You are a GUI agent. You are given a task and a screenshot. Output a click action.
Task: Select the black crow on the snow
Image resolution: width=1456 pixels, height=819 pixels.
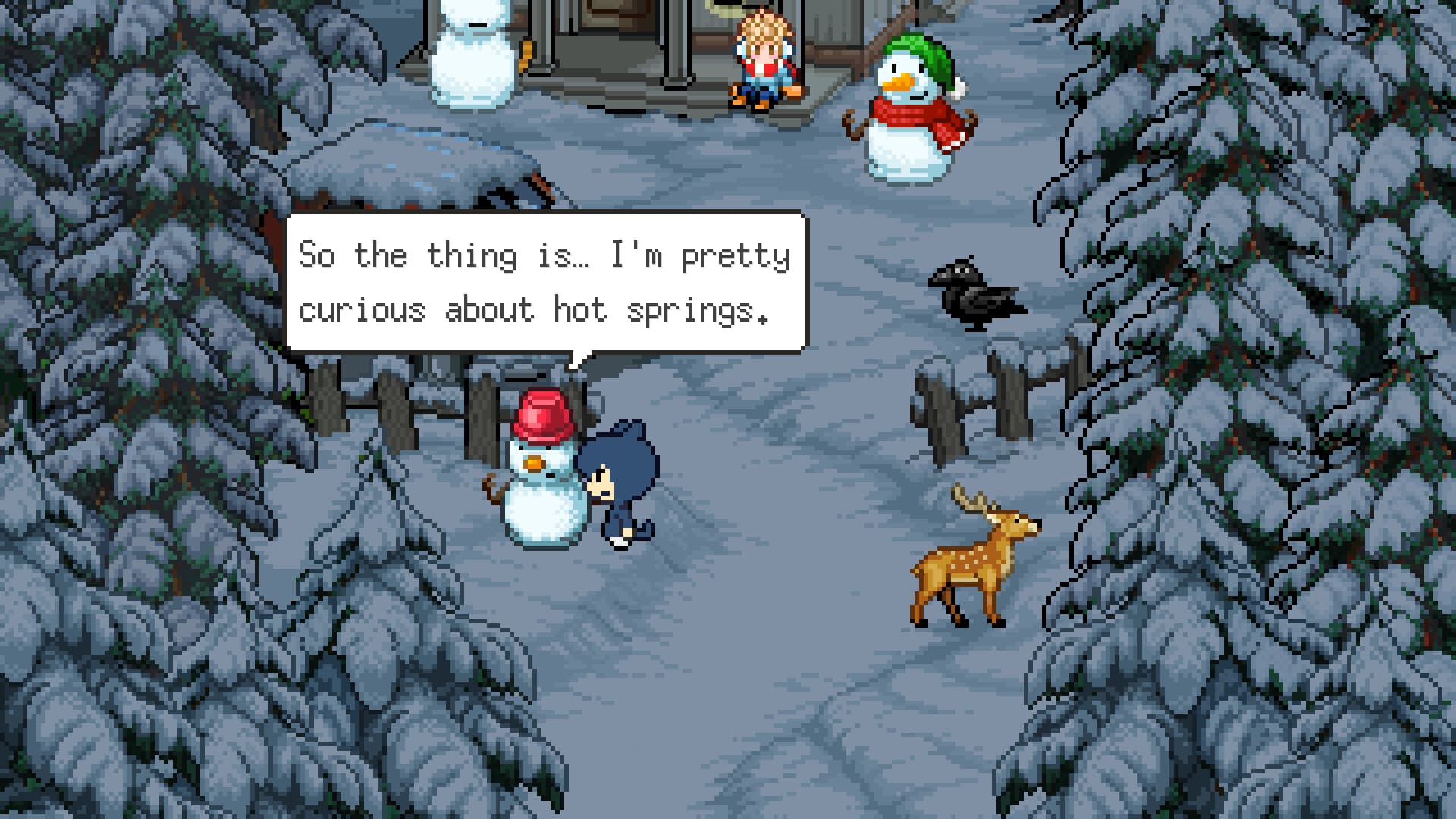[x=974, y=296]
